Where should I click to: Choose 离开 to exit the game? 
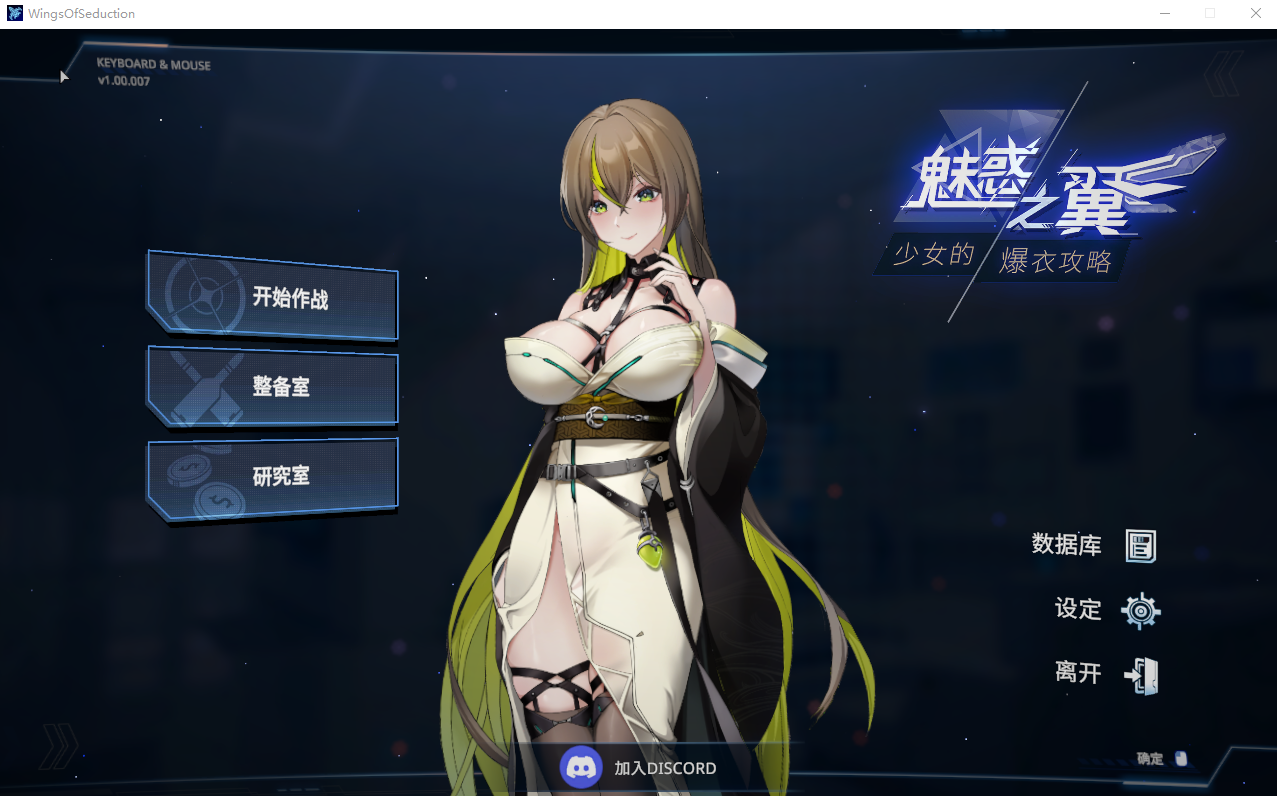pos(1106,674)
